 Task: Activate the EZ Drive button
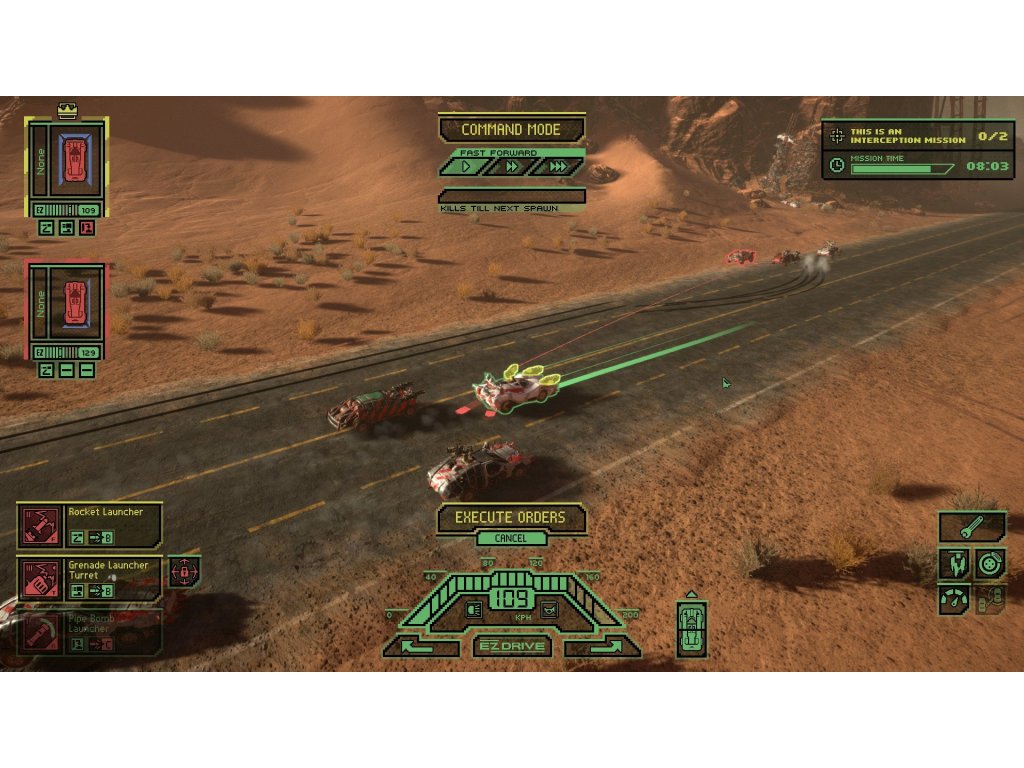511,646
